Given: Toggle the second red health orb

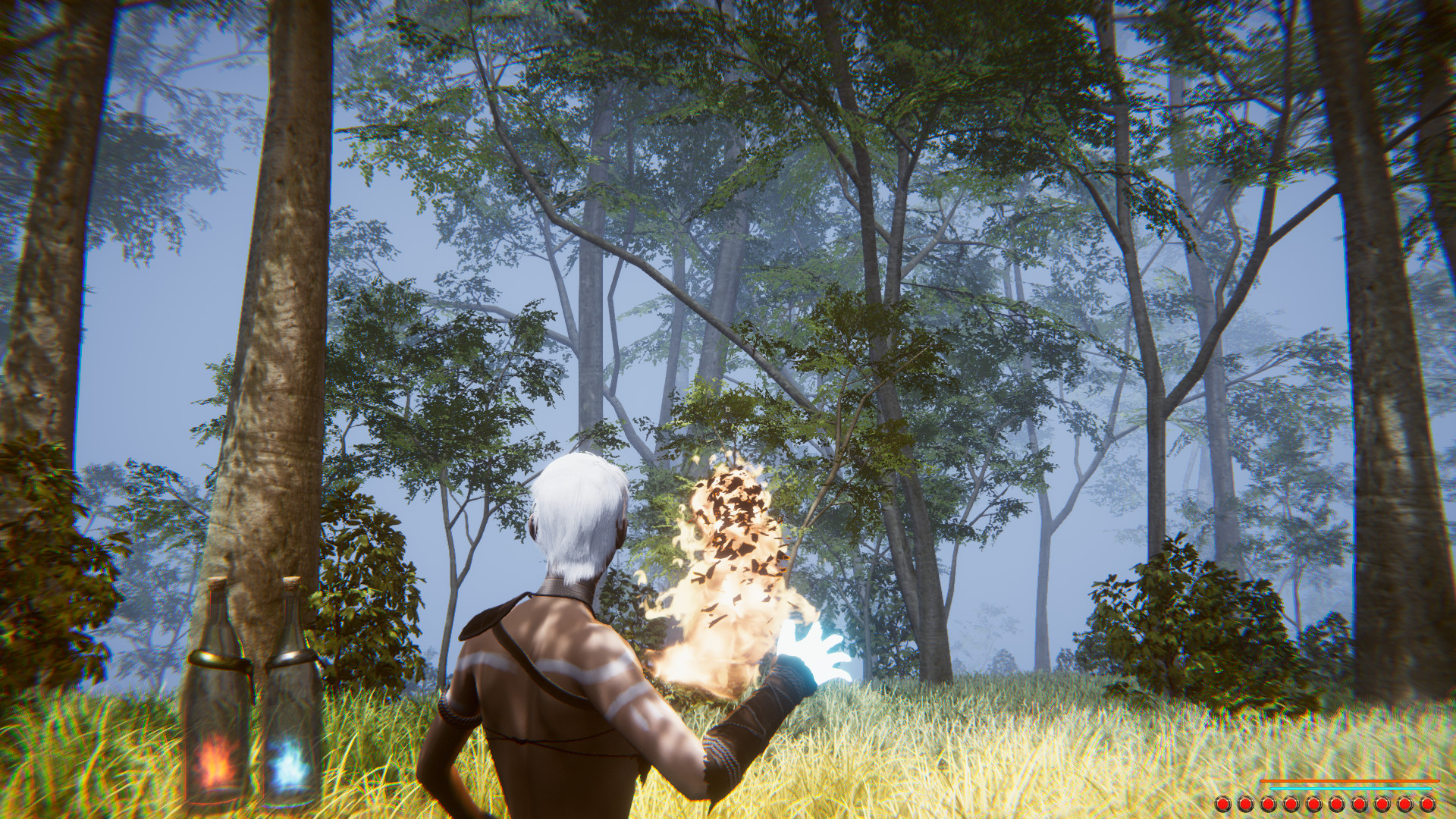Looking at the screenshot, I should pos(1244,803).
